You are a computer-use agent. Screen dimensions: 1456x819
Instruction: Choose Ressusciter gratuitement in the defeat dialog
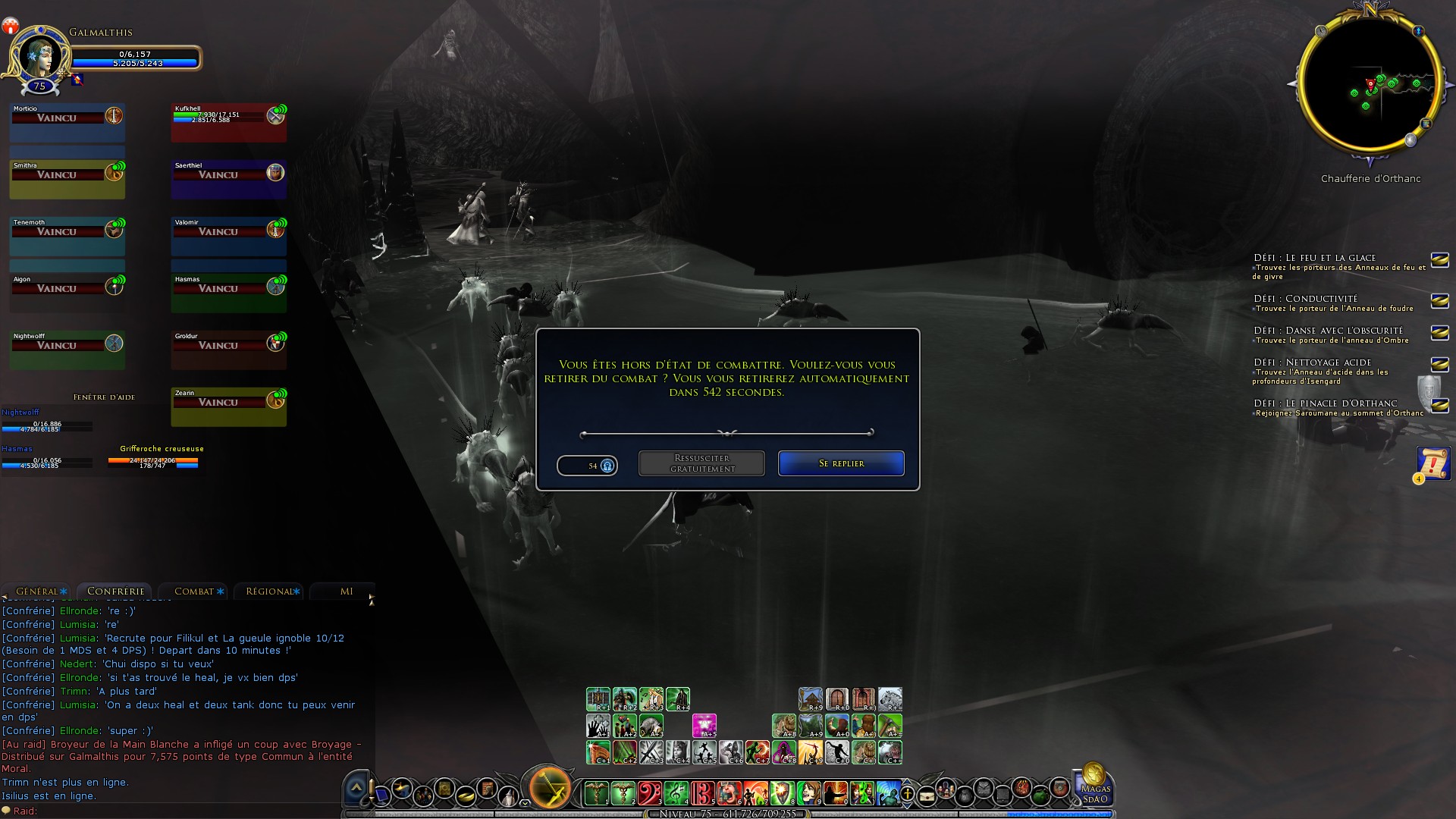tap(701, 463)
